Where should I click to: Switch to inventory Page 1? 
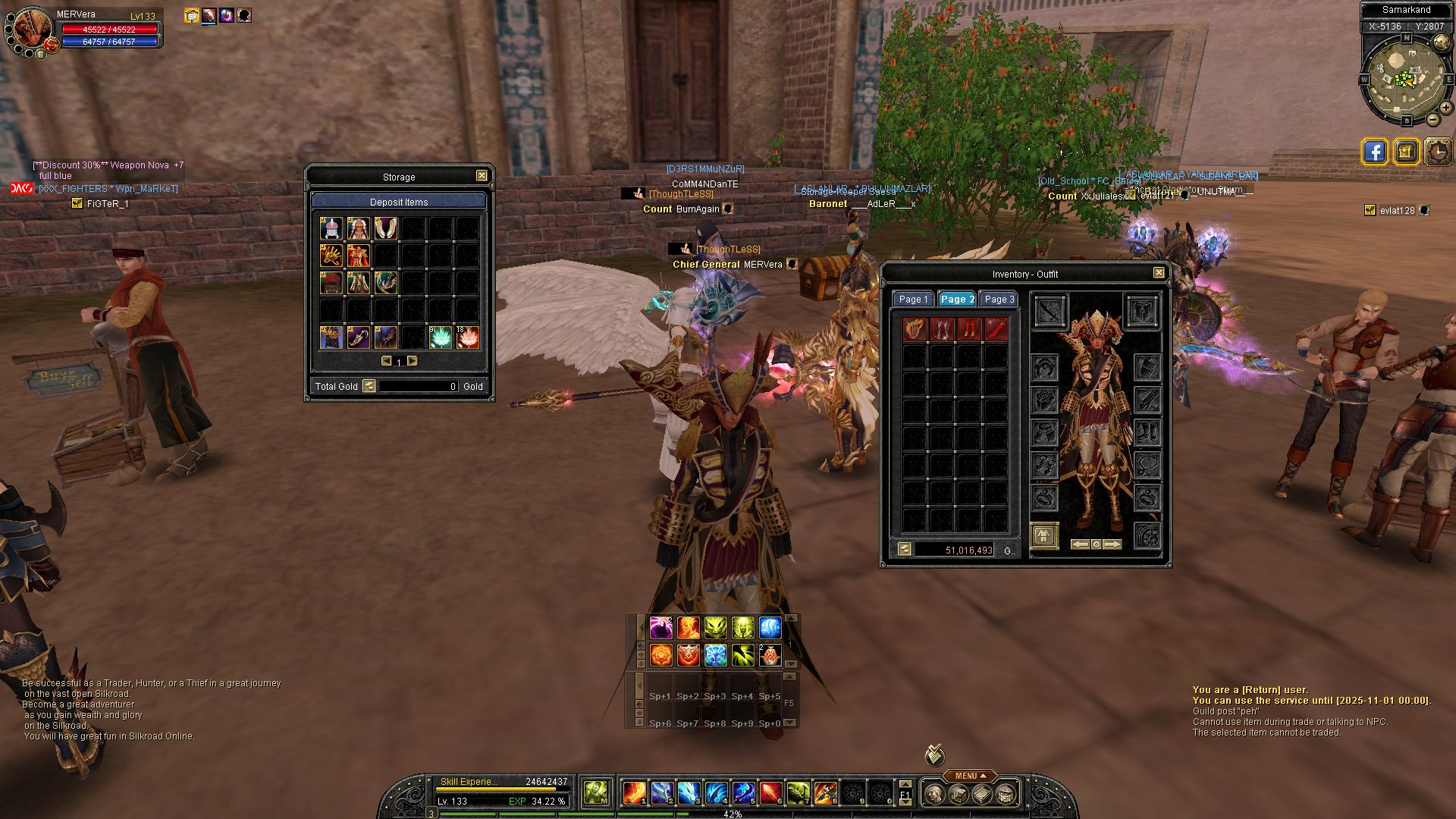pyautogui.click(x=913, y=299)
